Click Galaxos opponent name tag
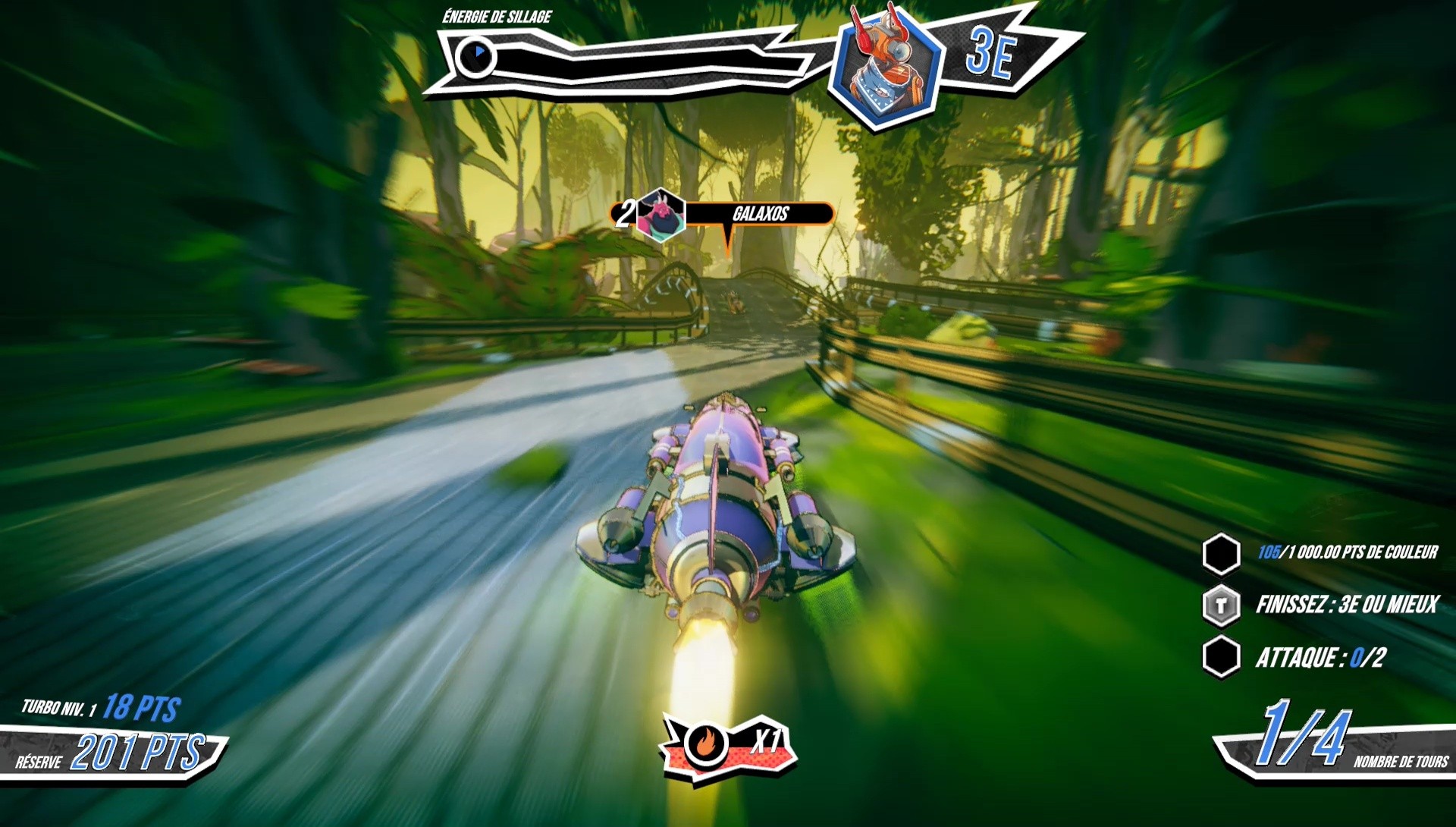 [759, 214]
